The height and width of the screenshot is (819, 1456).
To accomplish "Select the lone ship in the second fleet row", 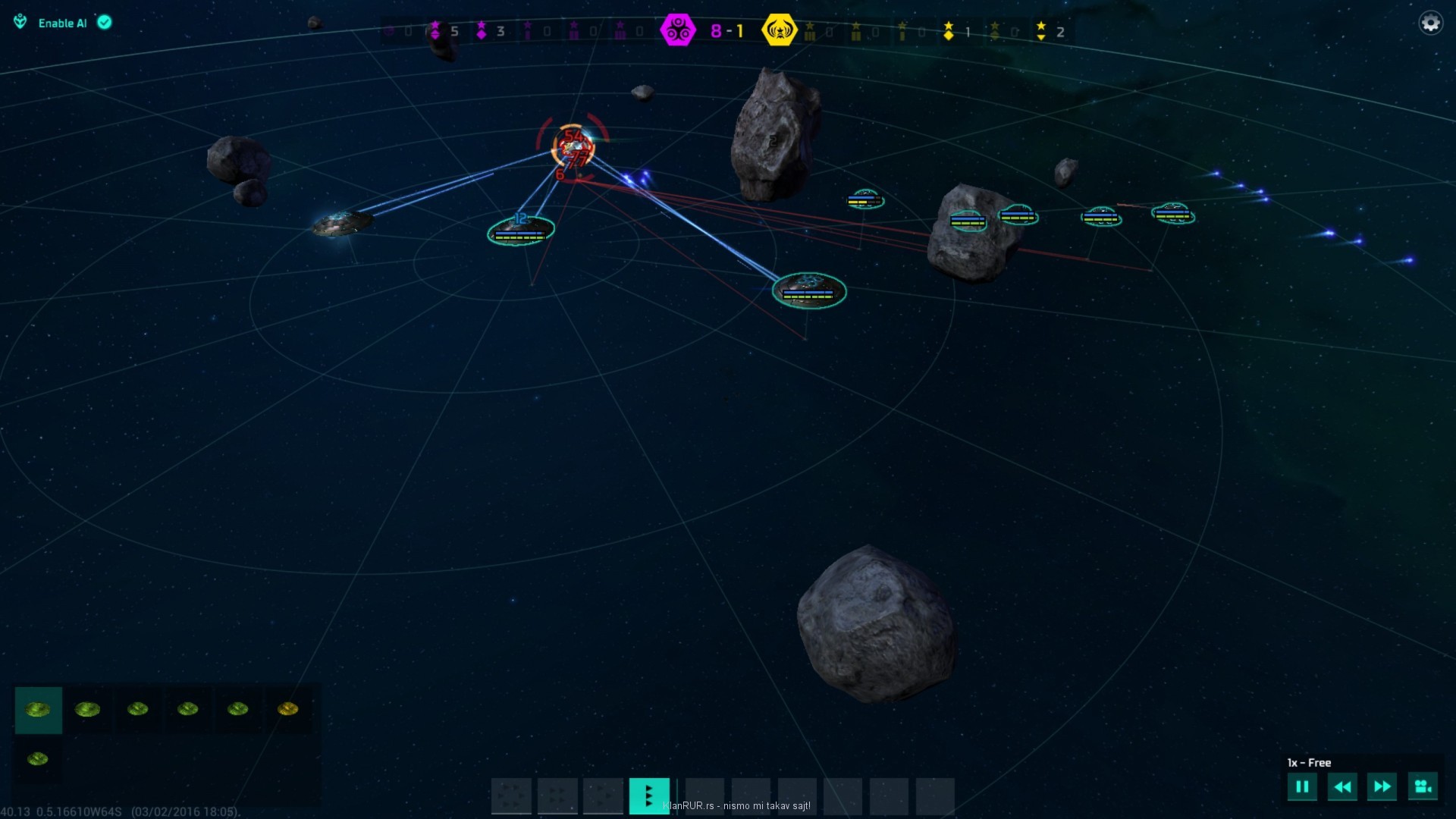I will pyautogui.click(x=38, y=759).
